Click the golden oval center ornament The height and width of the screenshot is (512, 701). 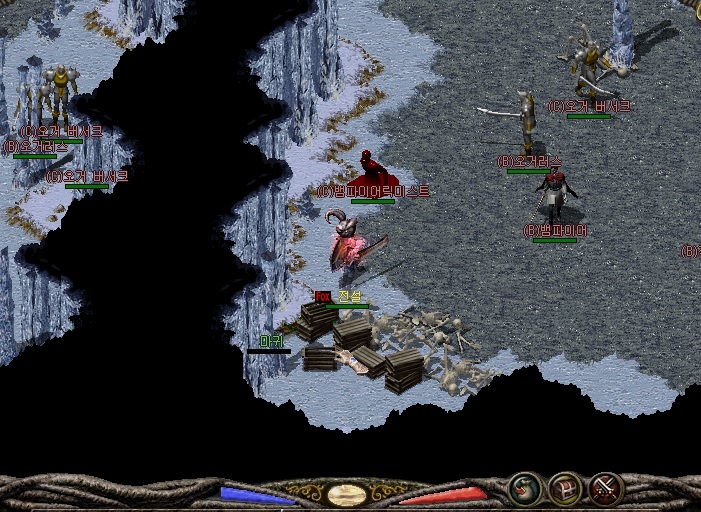[346, 495]
